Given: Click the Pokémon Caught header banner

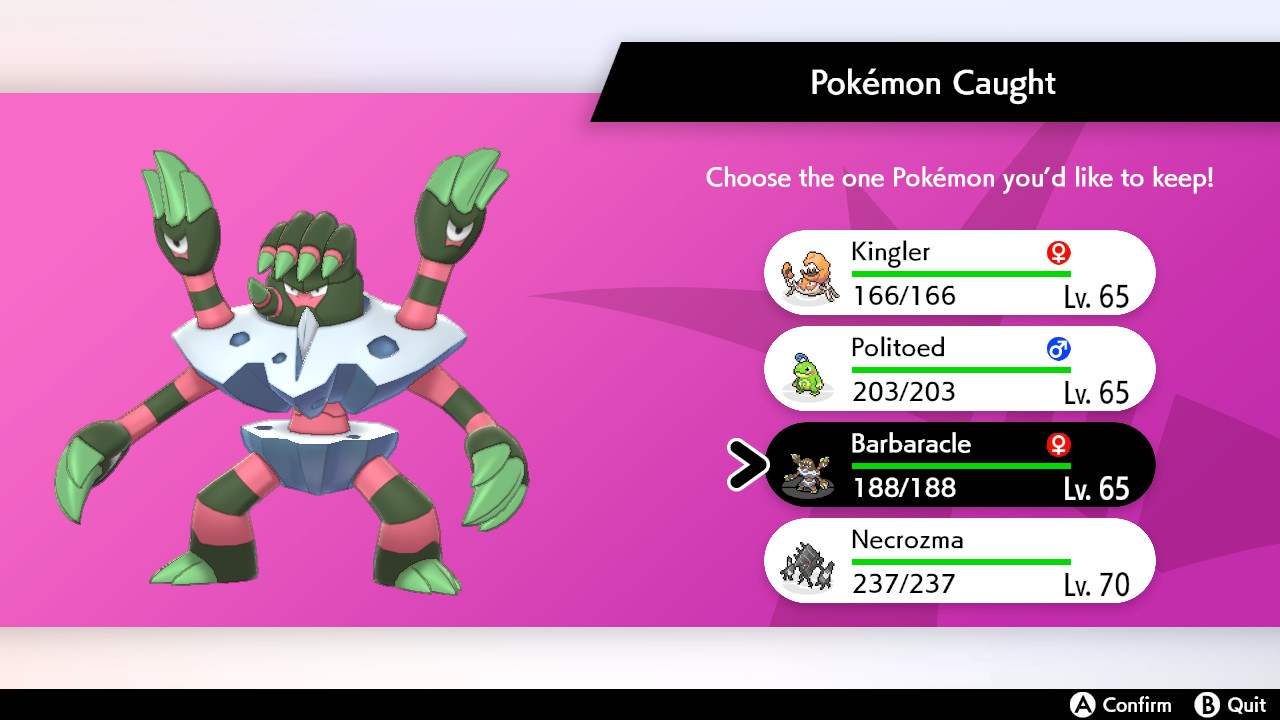Looking at the screenshot, I should pos(932,82).
